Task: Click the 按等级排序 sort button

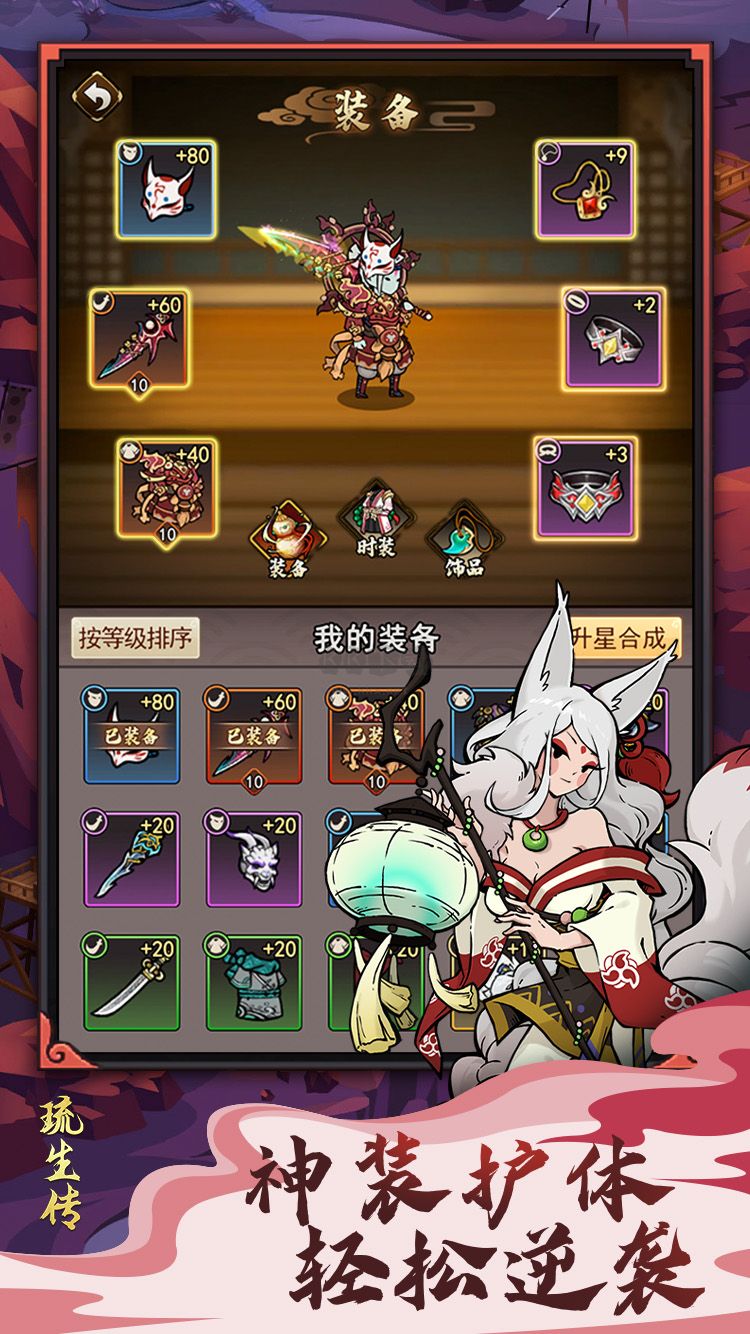Action: point(135,637)
